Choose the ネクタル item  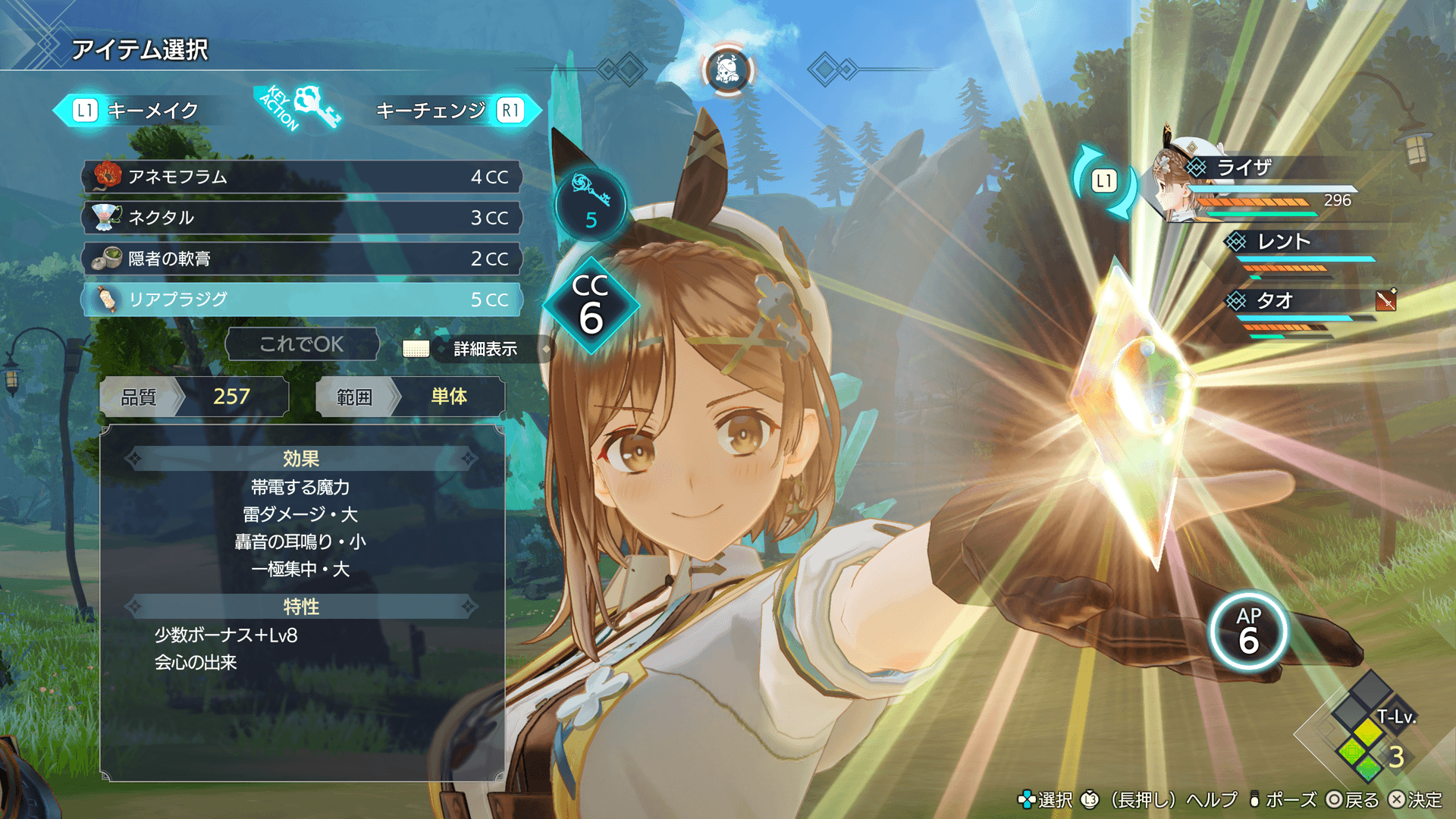(x=302, y=218)
